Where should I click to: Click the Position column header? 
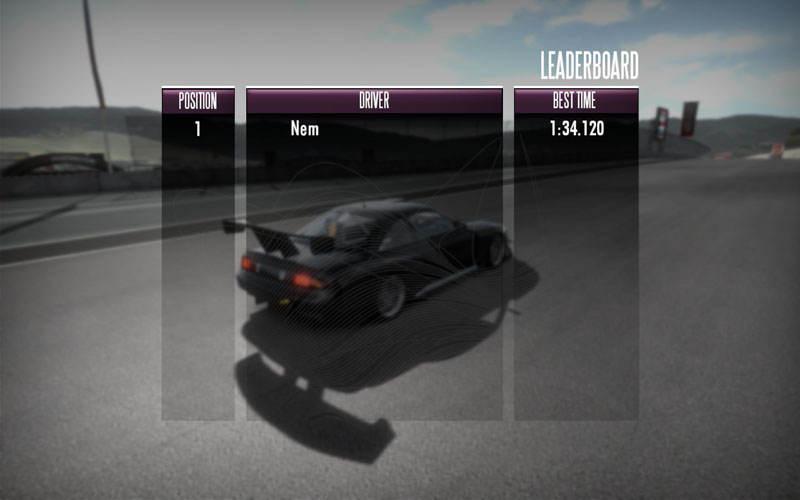197,101
